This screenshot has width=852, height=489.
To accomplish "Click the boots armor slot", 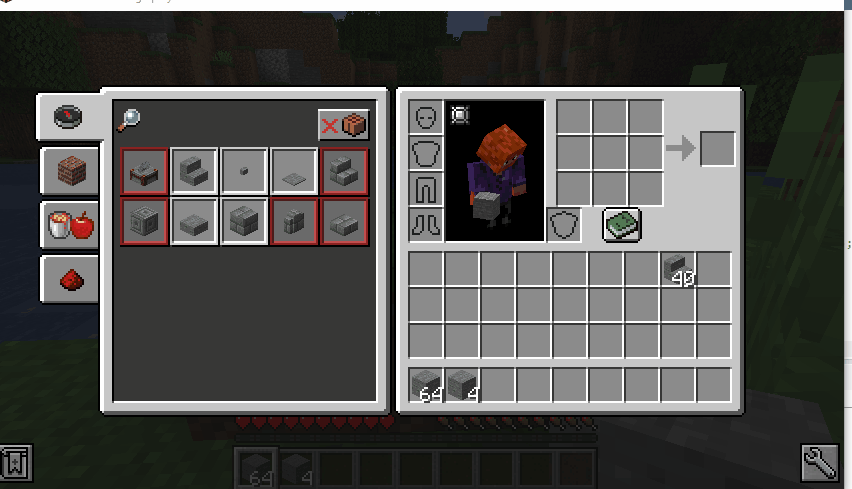I will [427, 225].
